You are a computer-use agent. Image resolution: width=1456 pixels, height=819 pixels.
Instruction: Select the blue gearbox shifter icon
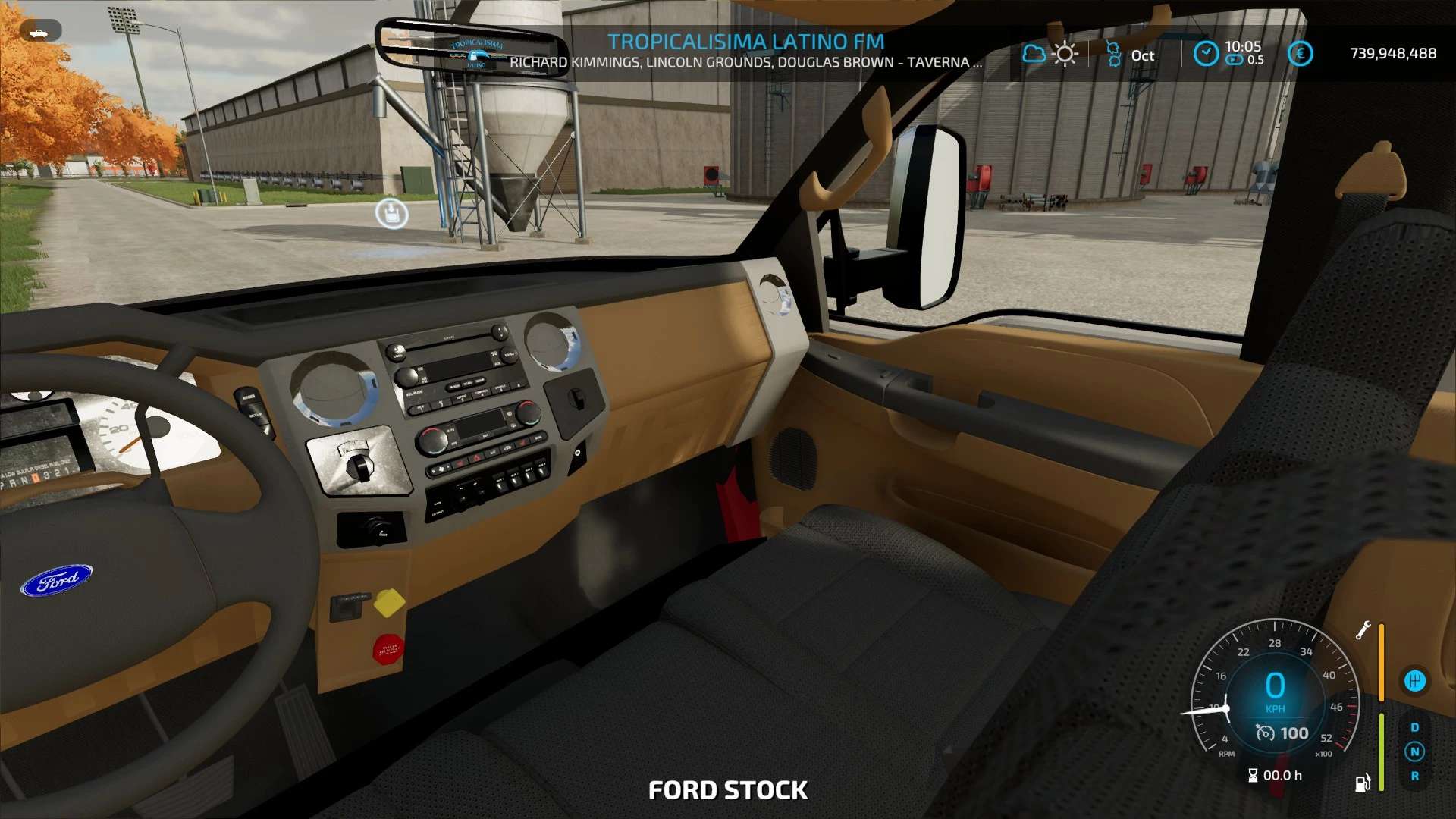[1414, 681]
